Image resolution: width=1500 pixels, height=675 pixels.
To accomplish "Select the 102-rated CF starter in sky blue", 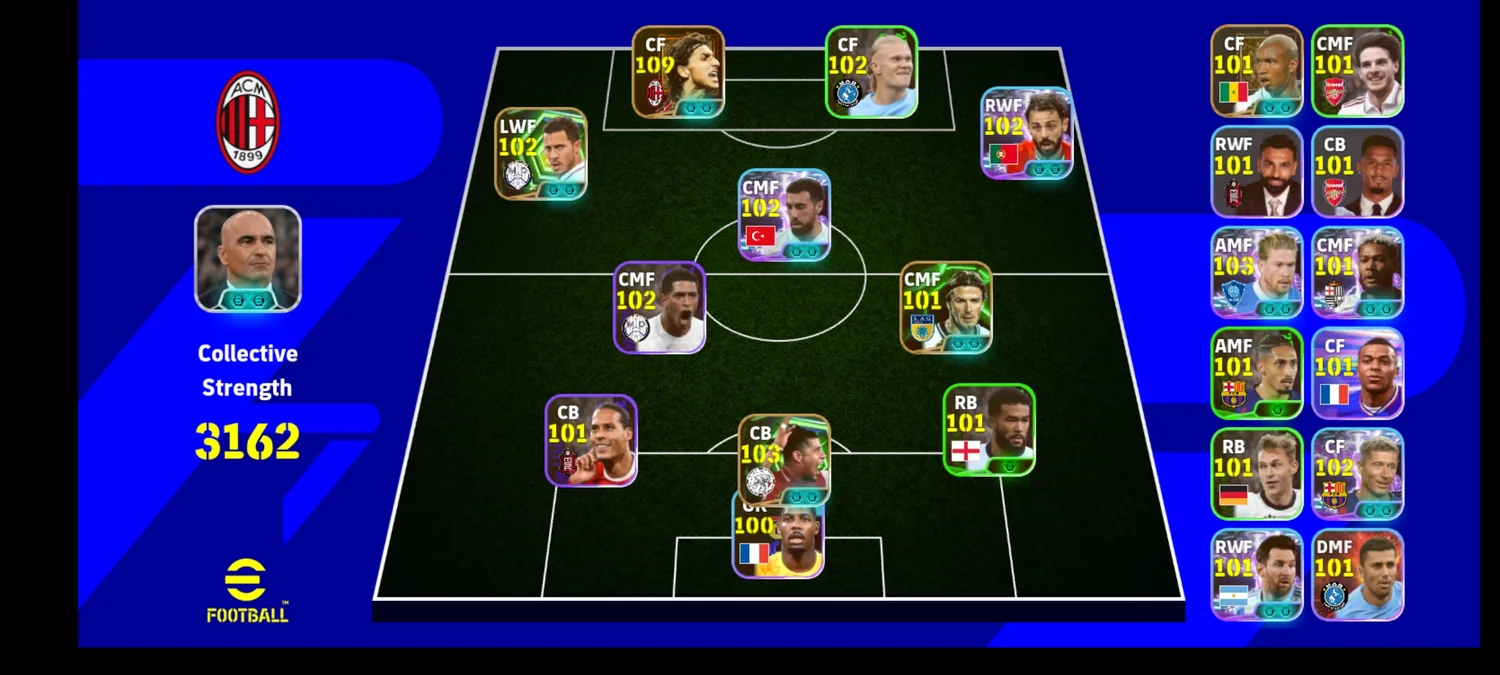I will [x=871, y=72].
